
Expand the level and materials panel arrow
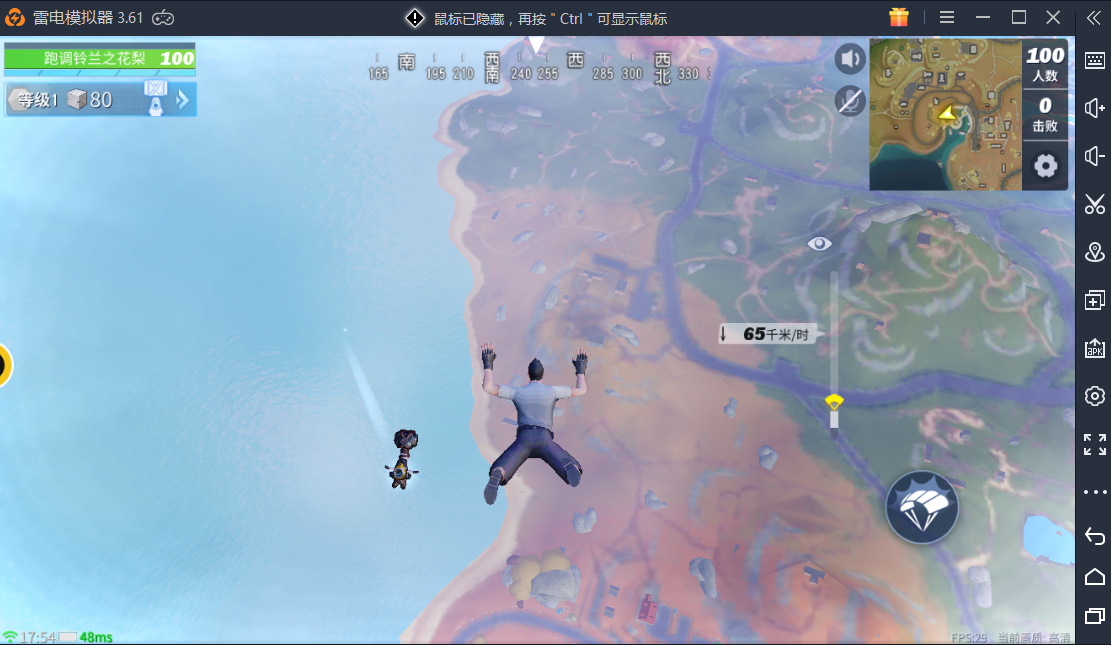click(183, 99)
